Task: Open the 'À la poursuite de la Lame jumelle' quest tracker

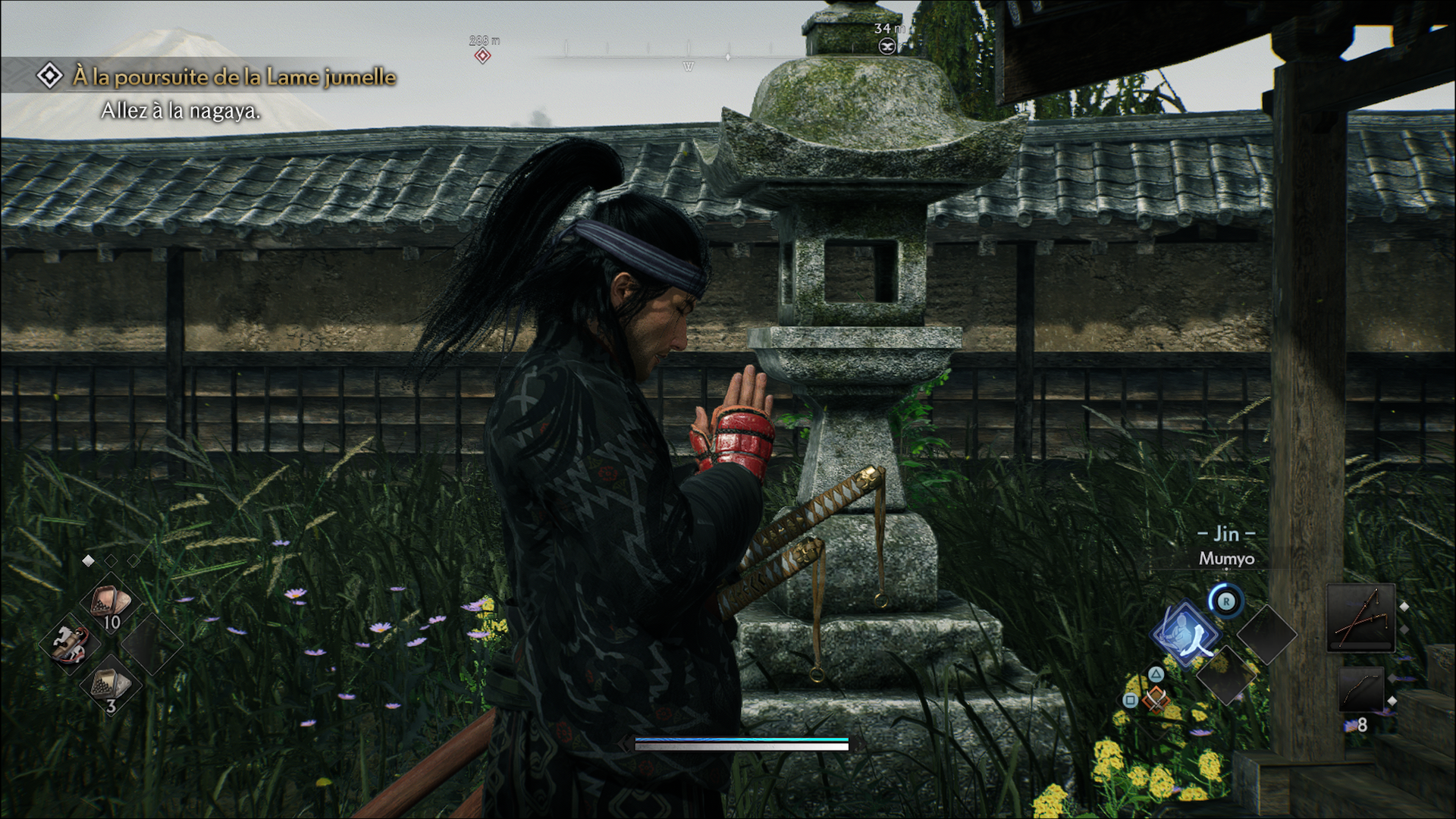Action: tap(234, 77)
